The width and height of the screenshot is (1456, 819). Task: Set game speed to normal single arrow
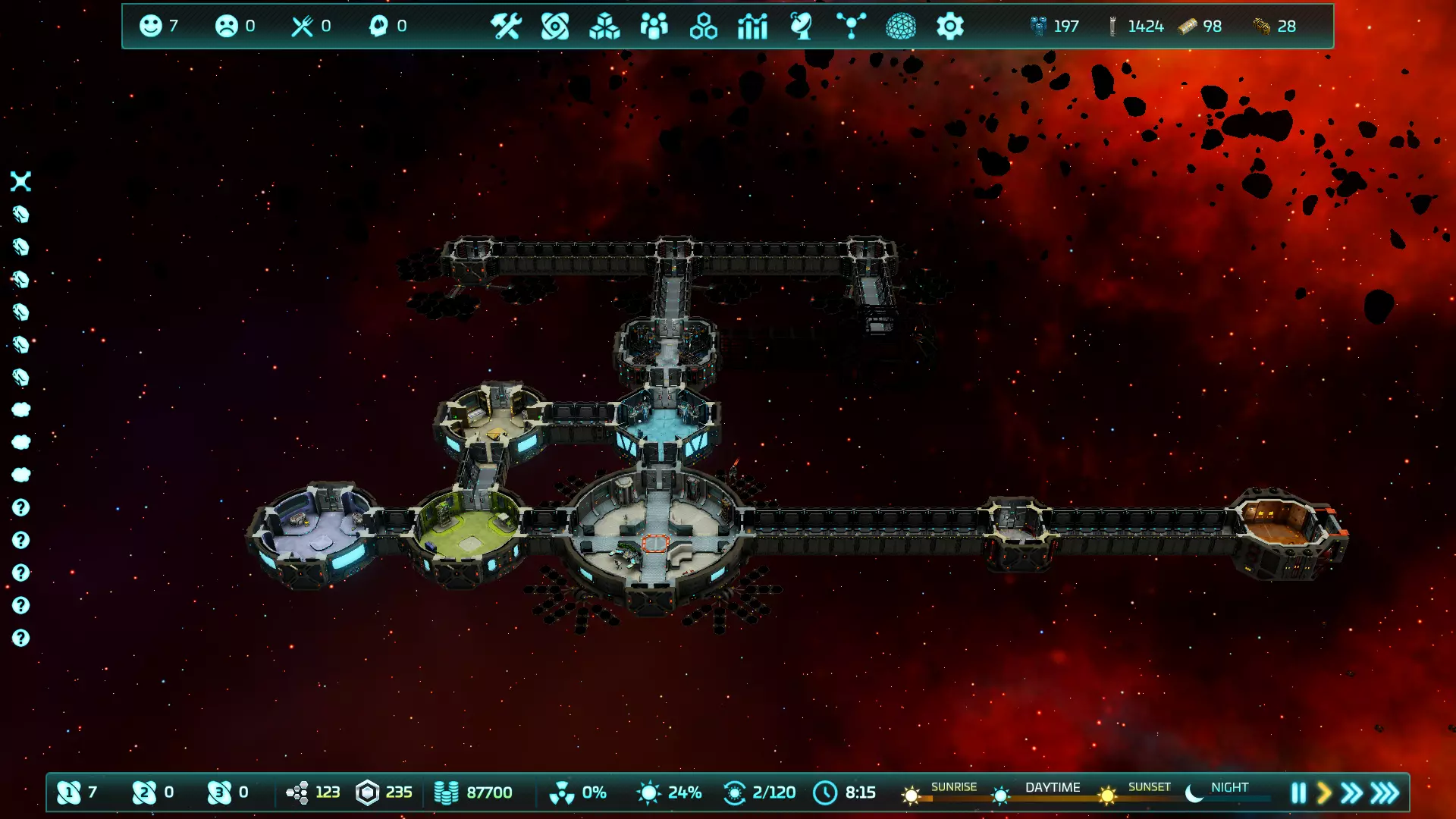click(1324, 793)
